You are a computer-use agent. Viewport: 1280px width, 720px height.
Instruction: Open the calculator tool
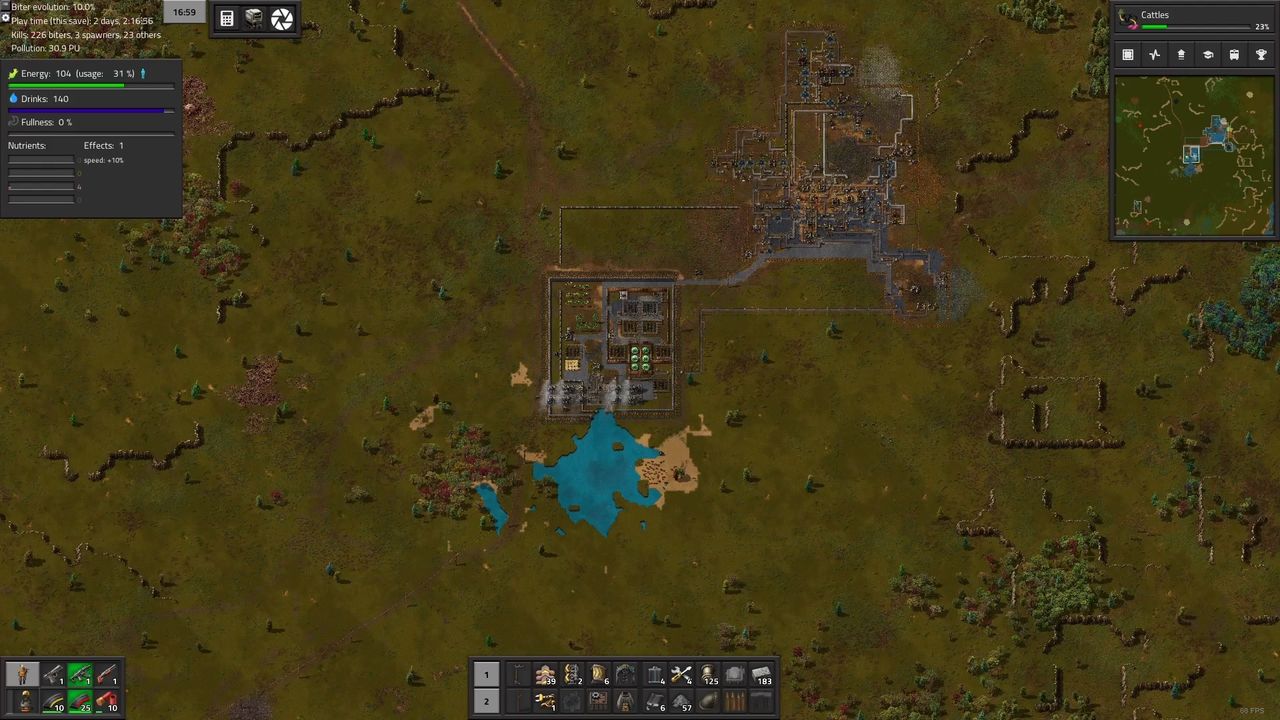227,18
